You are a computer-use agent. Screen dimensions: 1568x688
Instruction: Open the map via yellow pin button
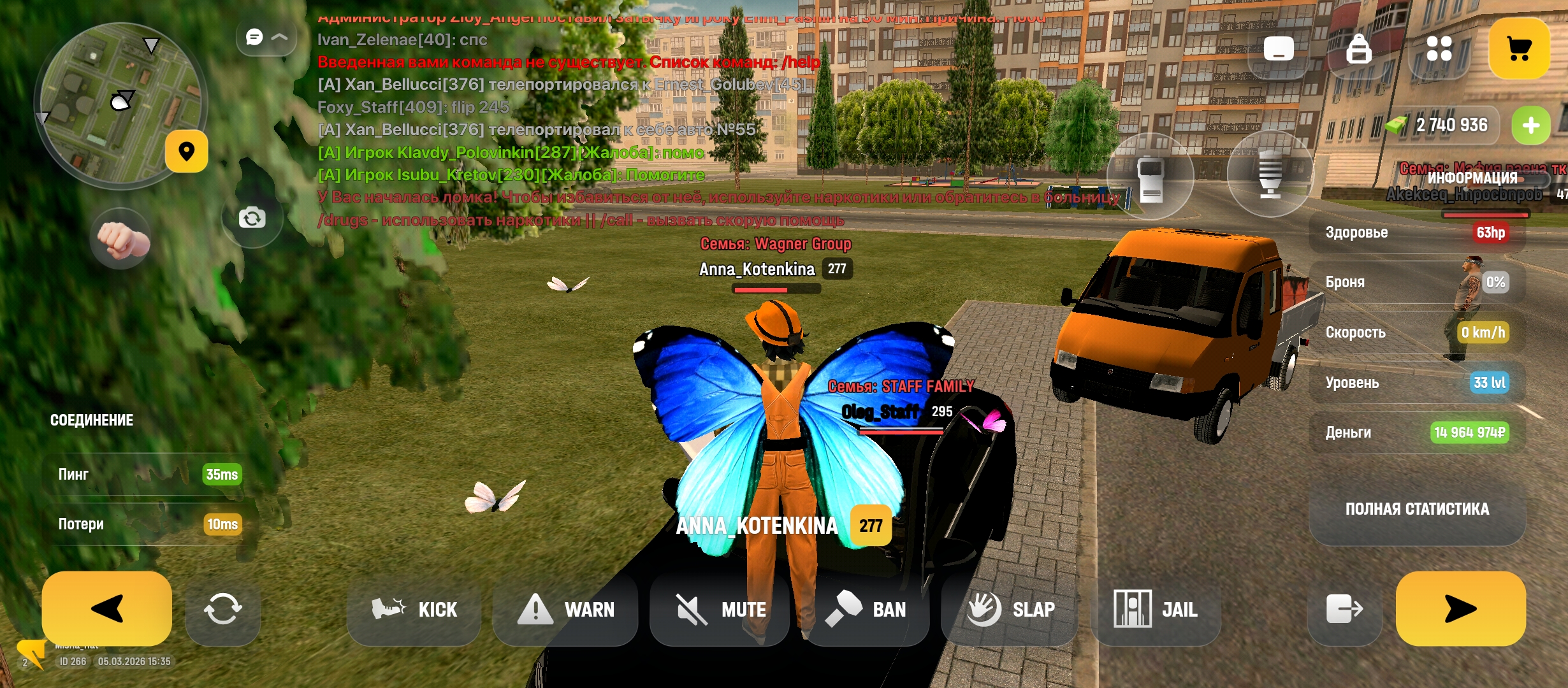coord(186,152)
